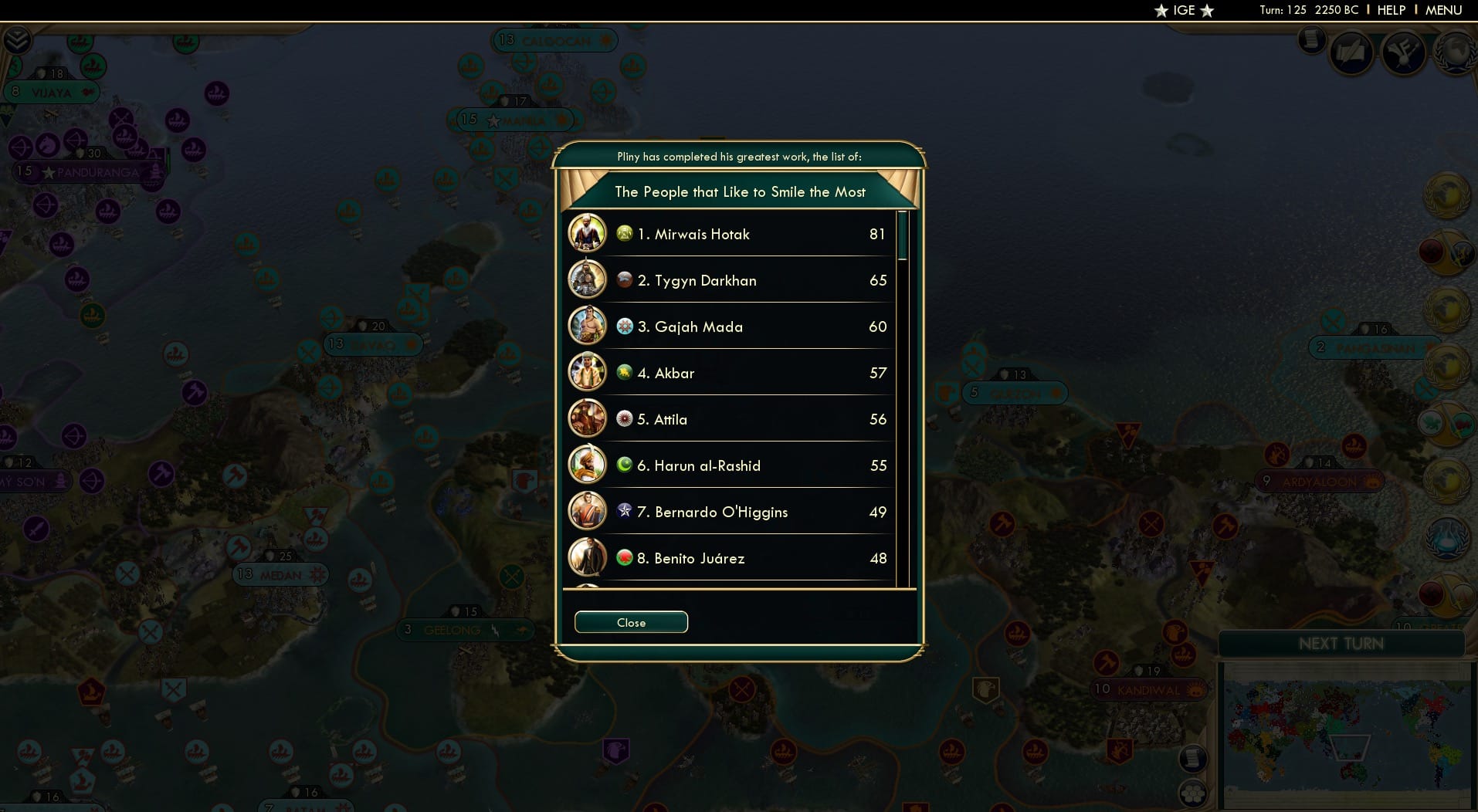Click Akbar's leader portrait
This screenshot has width=1478, height=812.
point(588,372)
